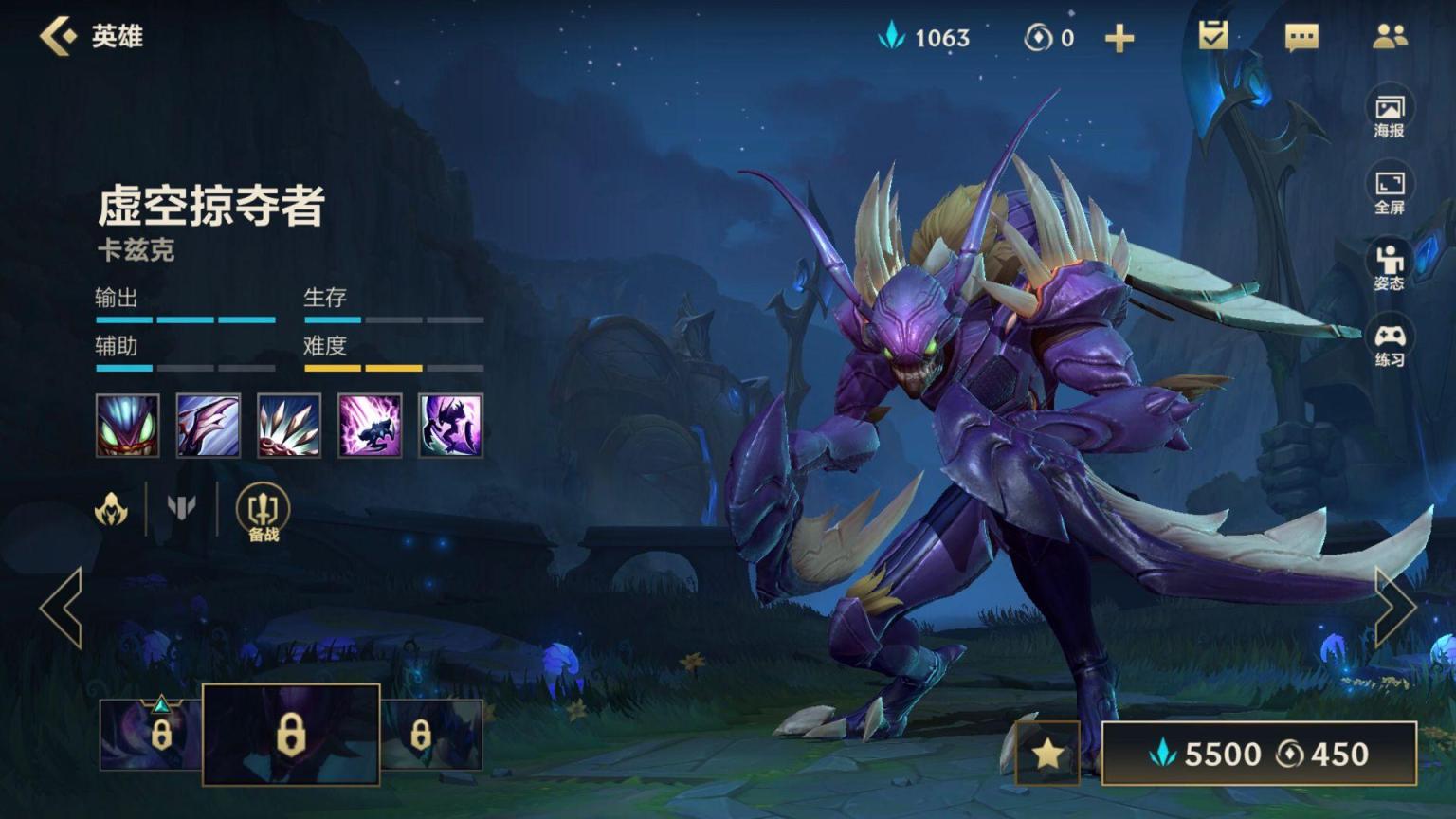Image resolution: width=1456 pixels, height=819 pixels.
Task: Add currency with the plus button
Action: (x=1119, y=38)
